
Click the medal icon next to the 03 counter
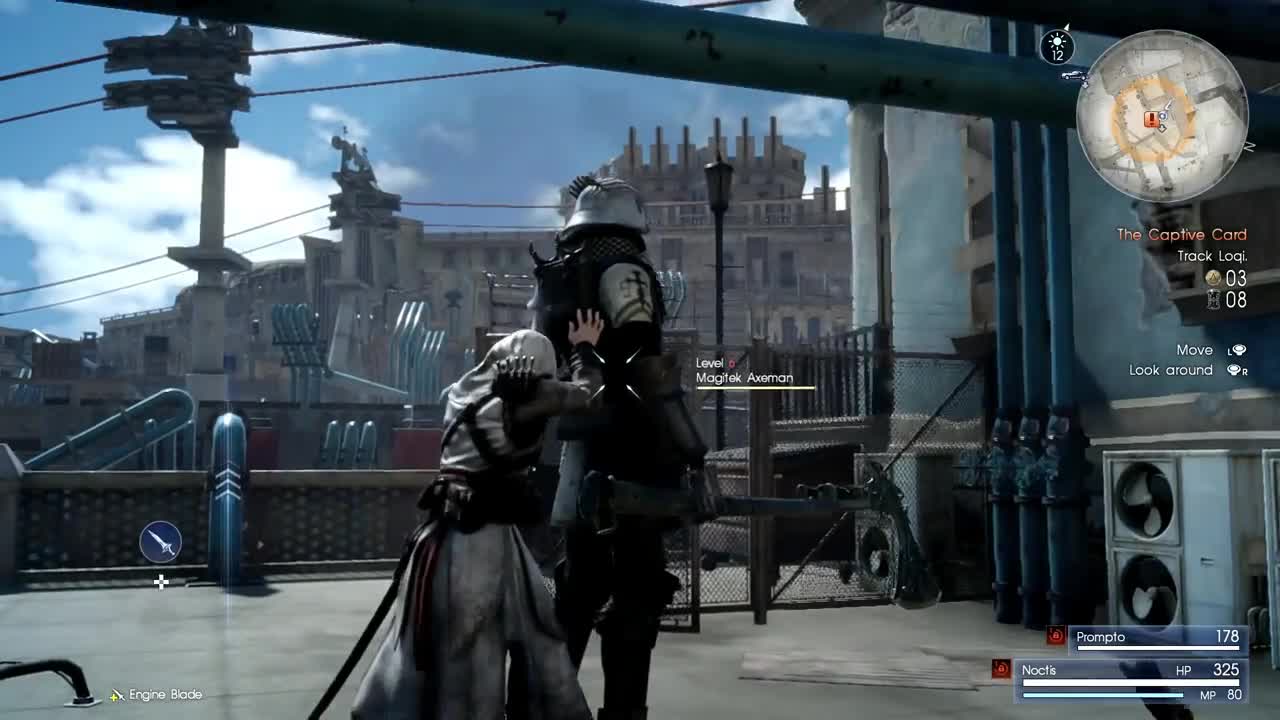tap(1213, 278)
